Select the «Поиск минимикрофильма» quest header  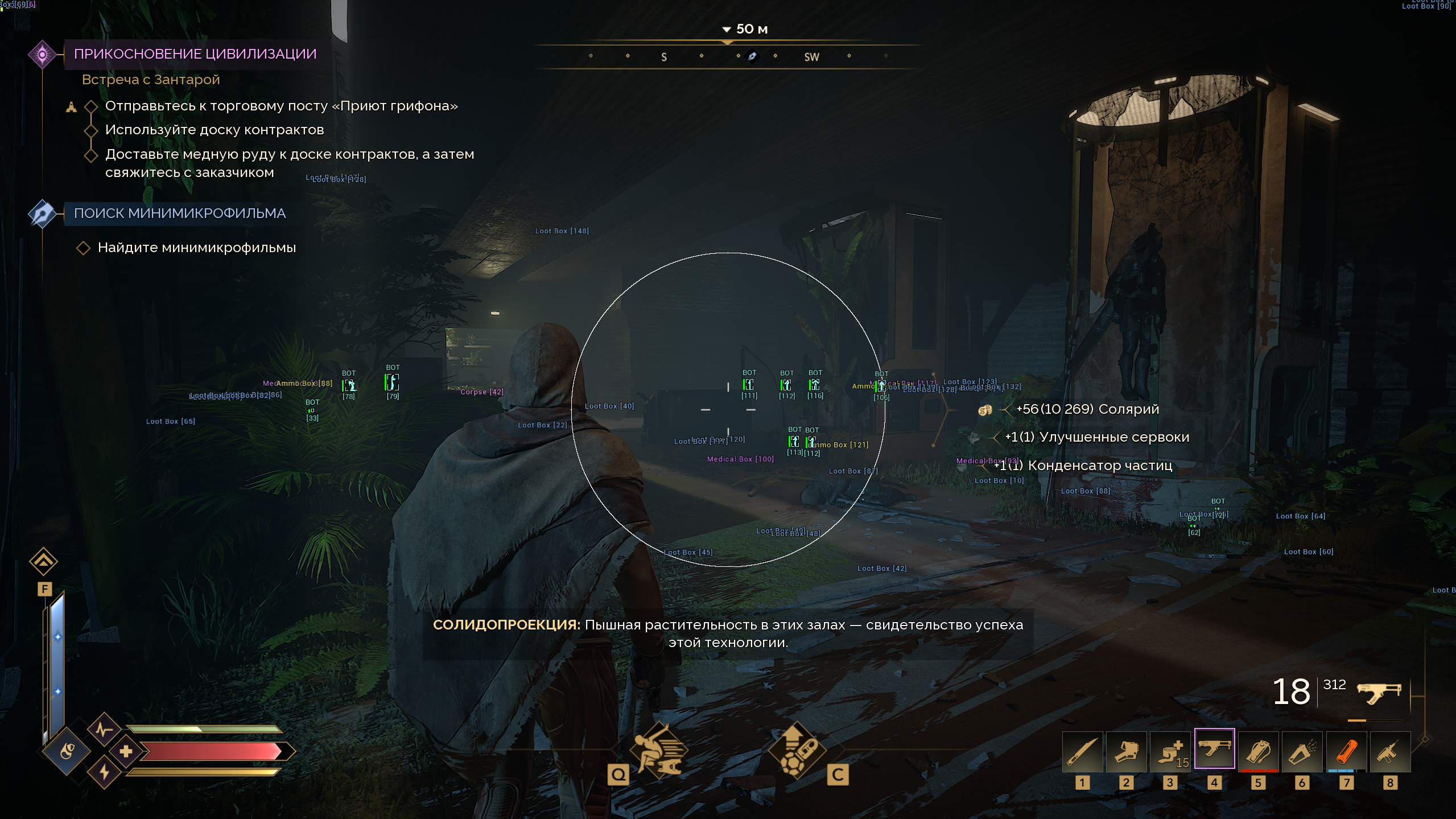(x=179, y=213)
